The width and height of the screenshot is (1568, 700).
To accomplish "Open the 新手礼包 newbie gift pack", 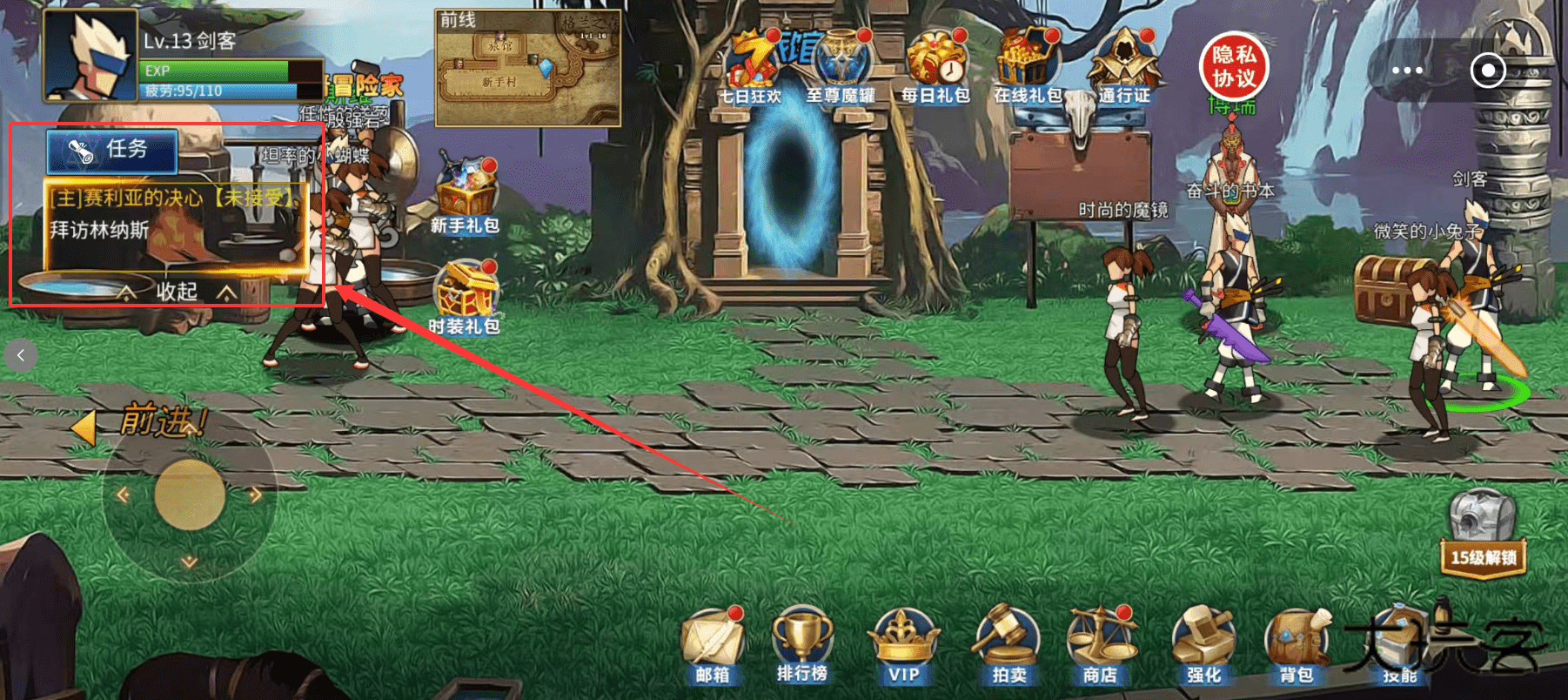I will 466,197.
